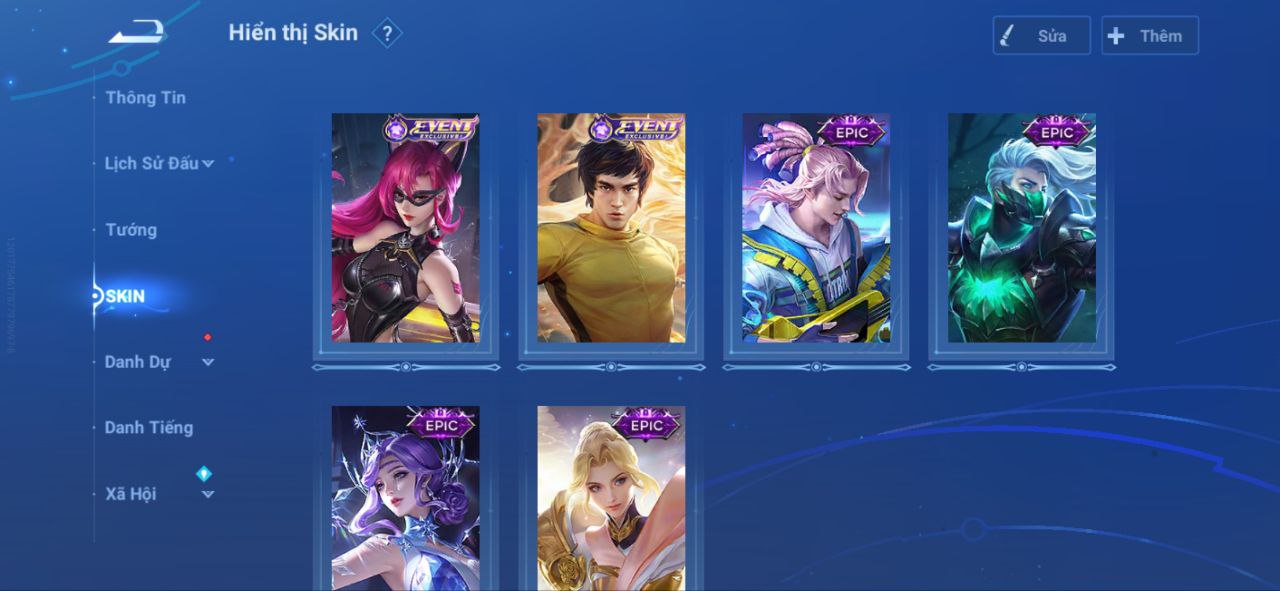Select the blonde golden-armor skin card
This screenshot has width=1280, height=591.
[611, 498]
